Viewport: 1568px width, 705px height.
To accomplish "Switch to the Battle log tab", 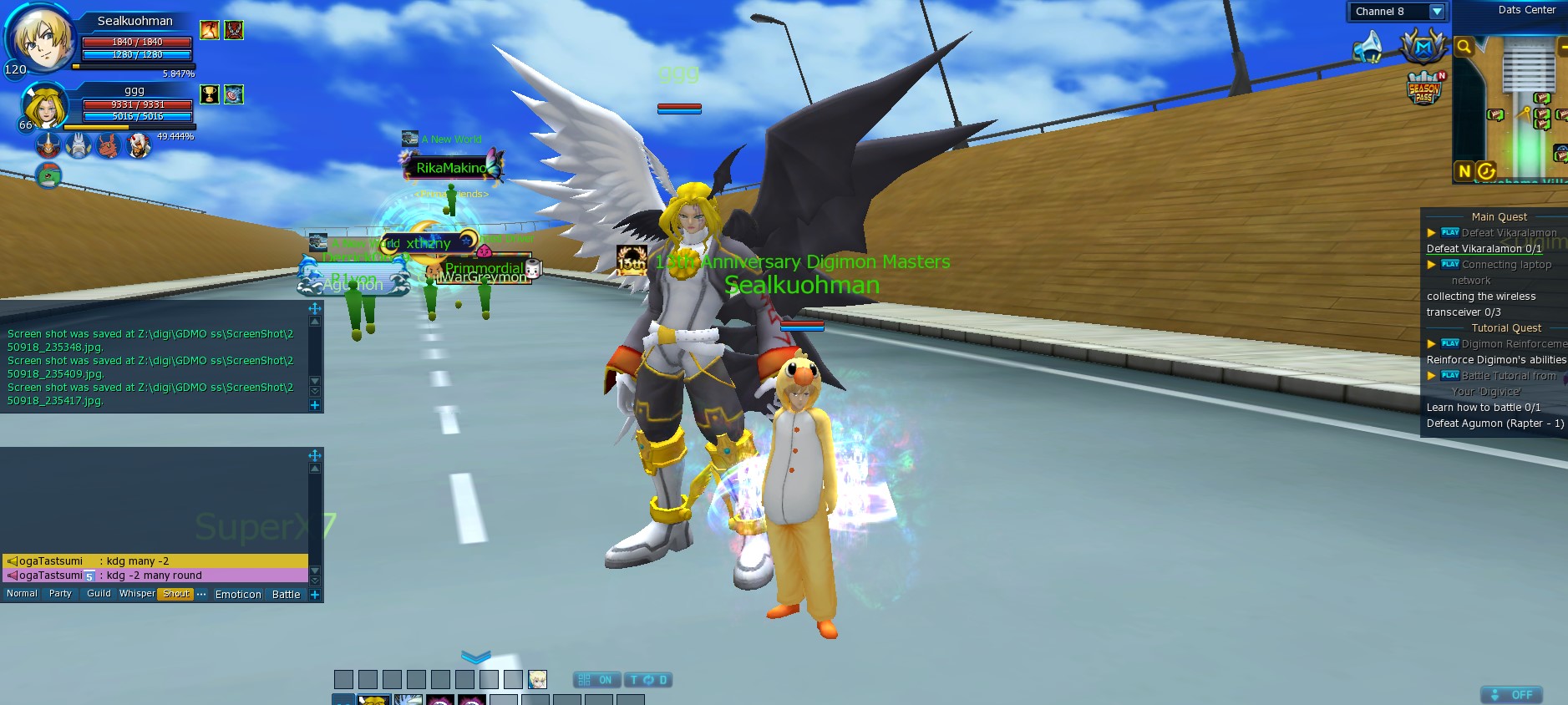I will coord(286,595).
